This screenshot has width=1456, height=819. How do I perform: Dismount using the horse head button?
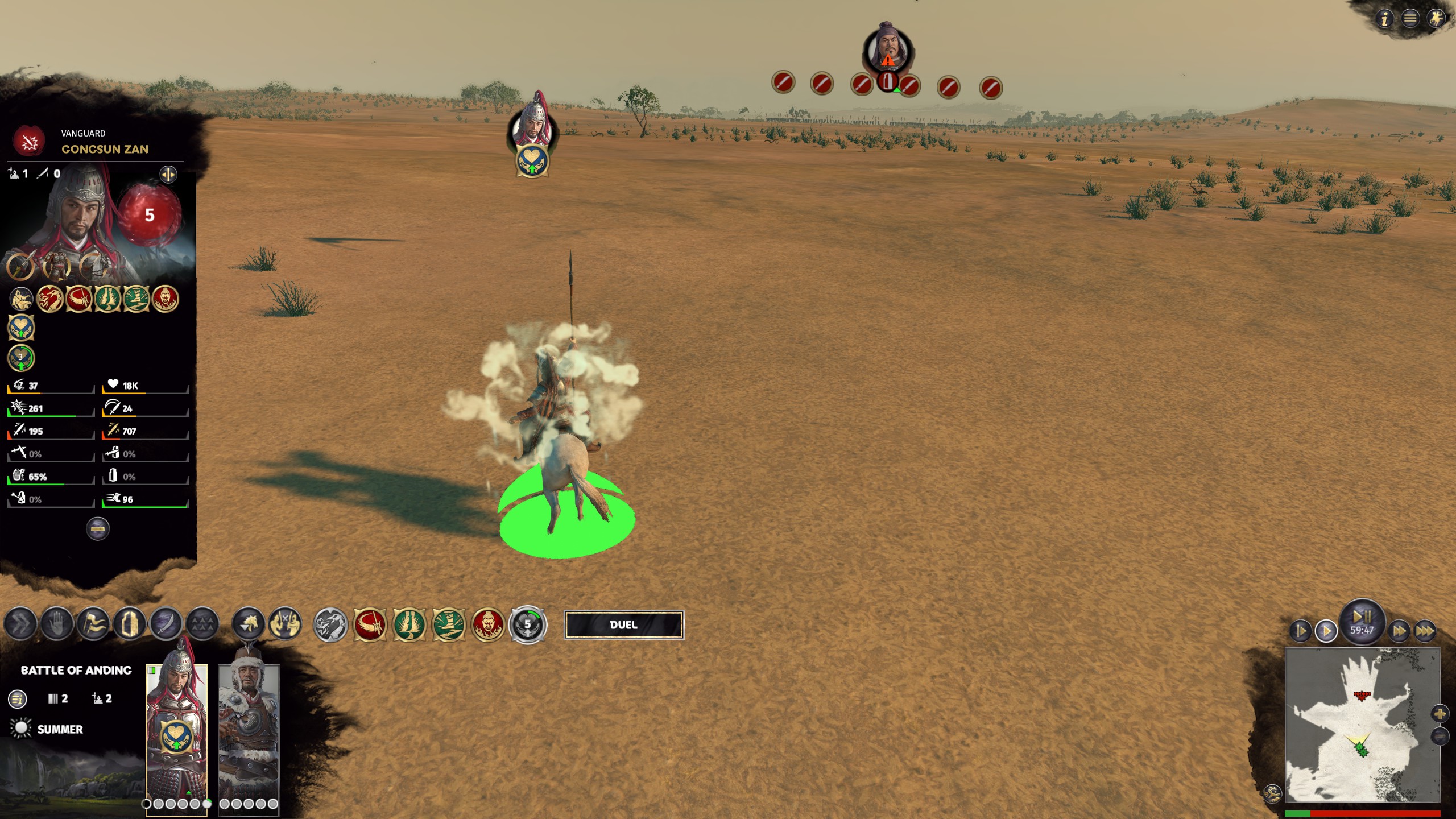click(x=249, y=624)
